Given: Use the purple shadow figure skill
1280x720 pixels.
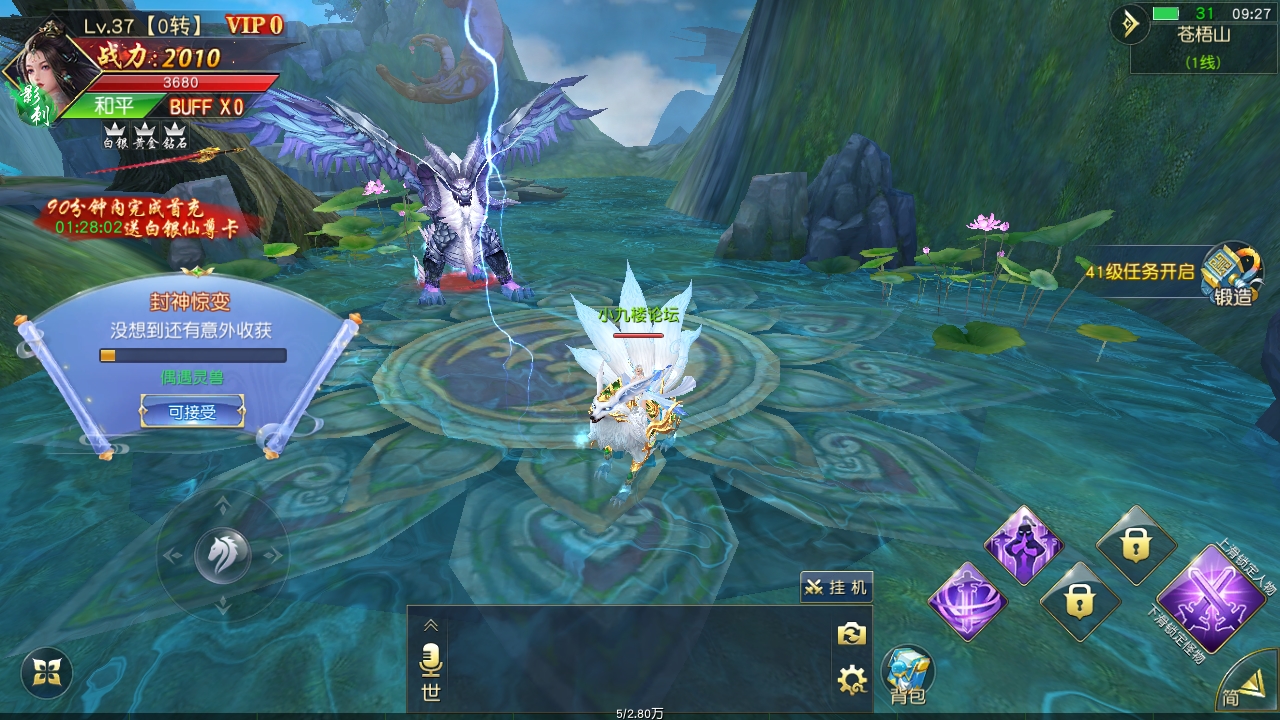Looking at the screenshot, I should coord(1023,546).
